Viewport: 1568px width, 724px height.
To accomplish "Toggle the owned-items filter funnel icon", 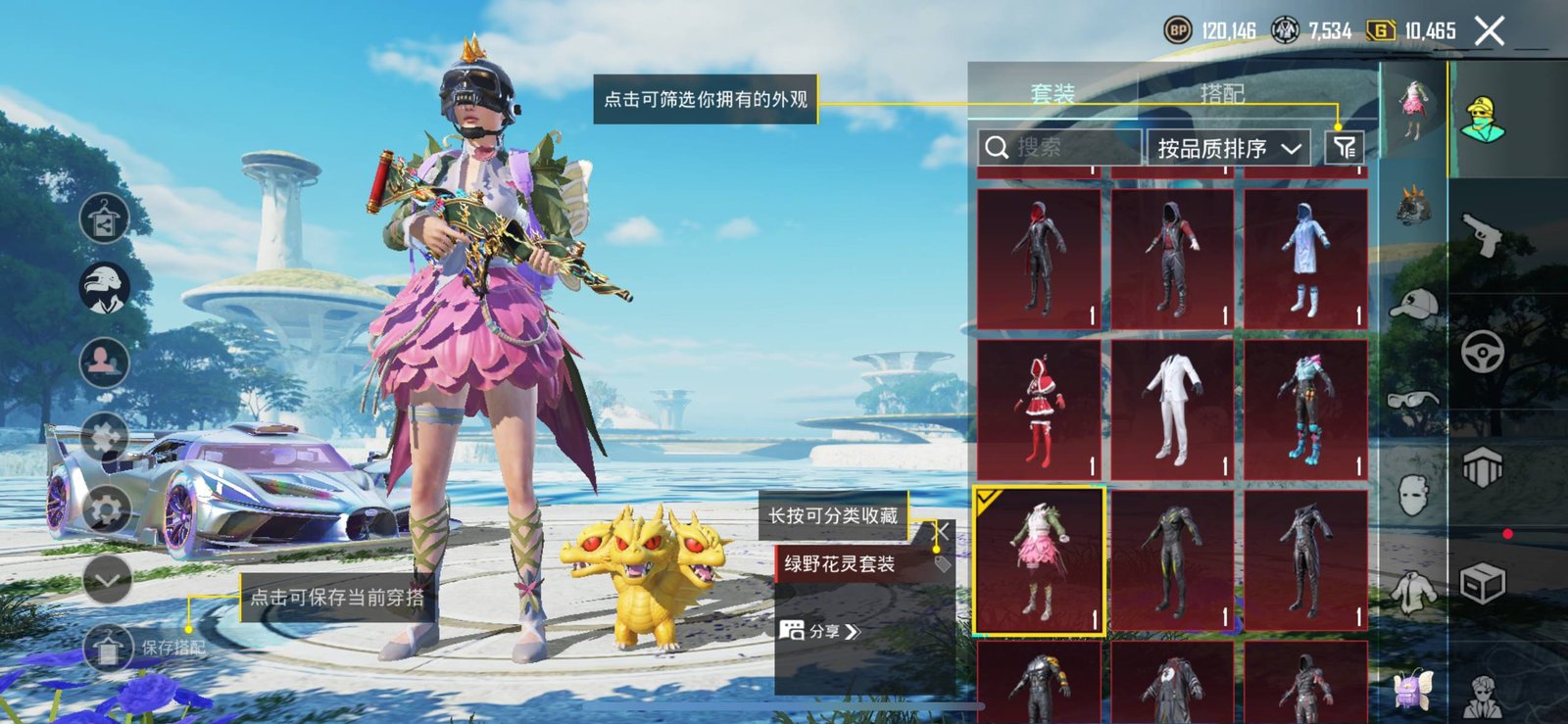I will tap(1344, 148).
